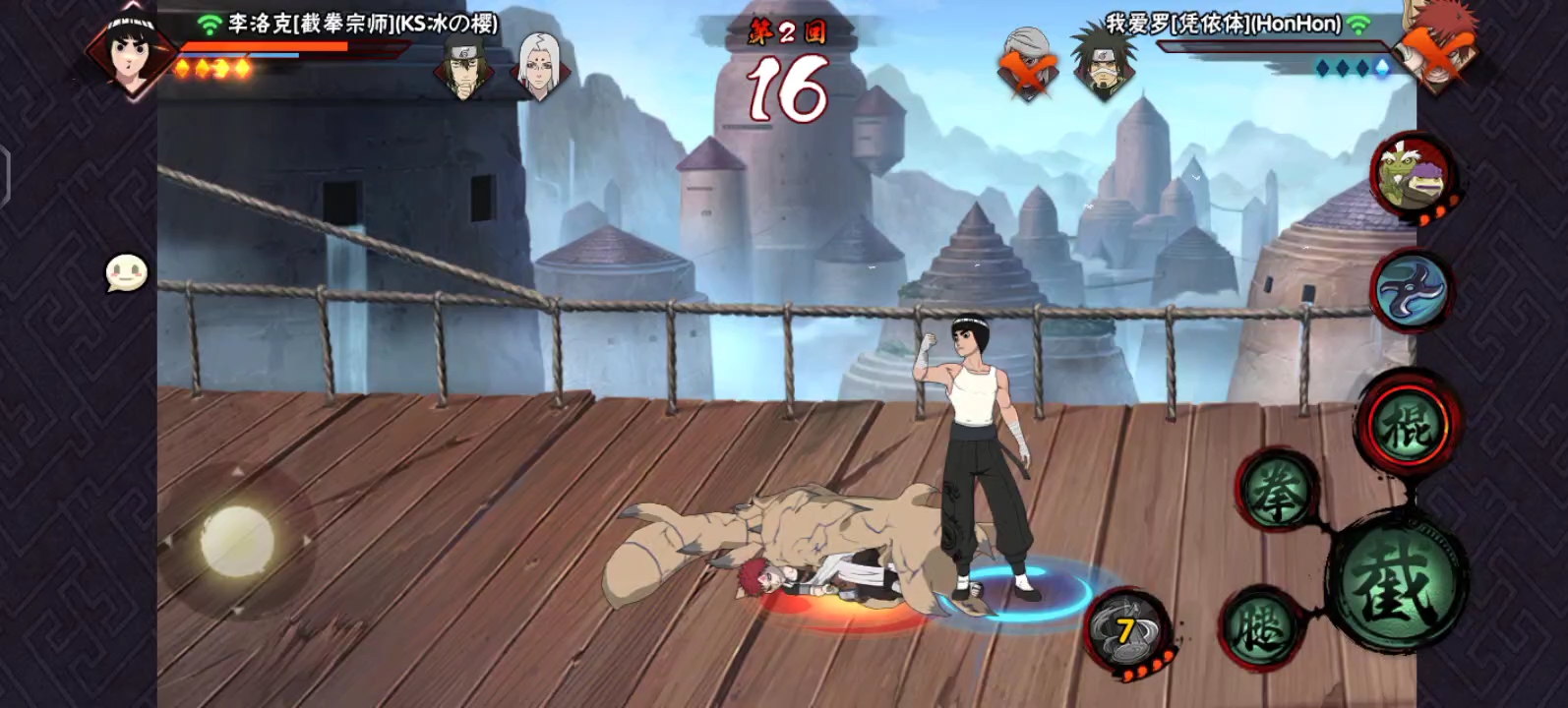Activate the 拳 fist skill
Screen dimensions: 1568x708
1276,494
